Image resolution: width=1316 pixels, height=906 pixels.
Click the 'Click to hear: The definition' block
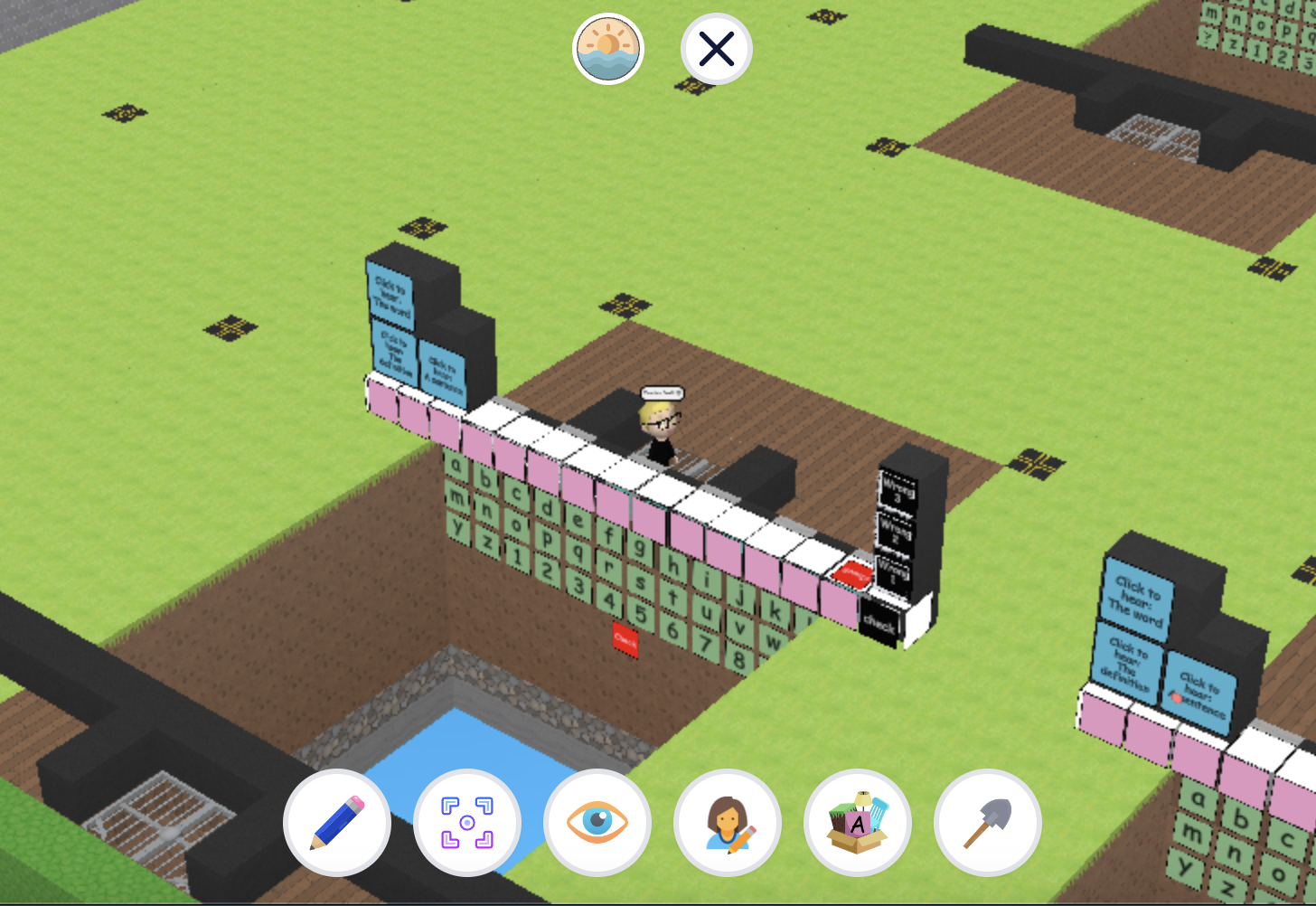coord(394,354)
